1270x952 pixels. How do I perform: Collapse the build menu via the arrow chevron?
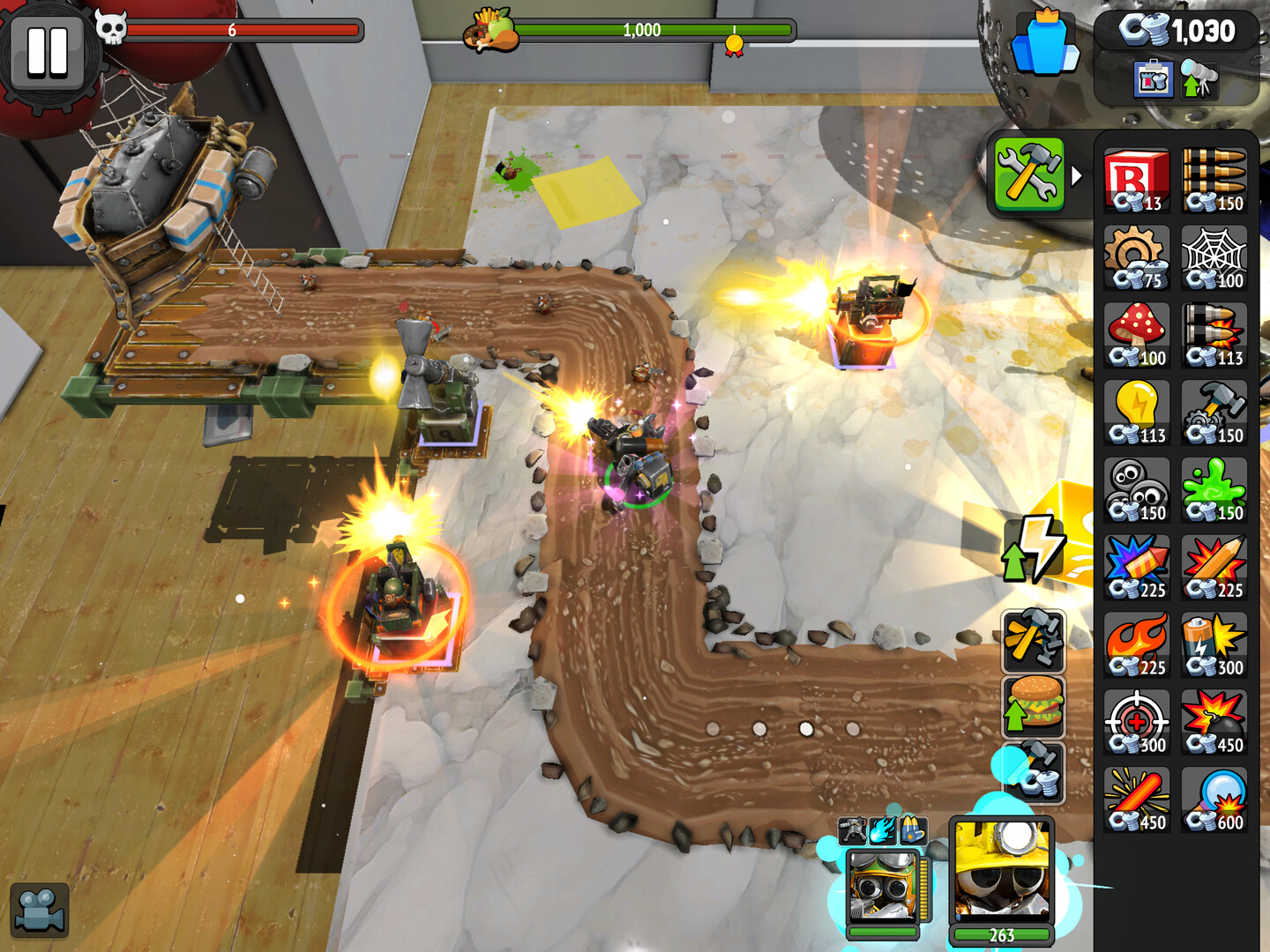tap(1075, 175)
